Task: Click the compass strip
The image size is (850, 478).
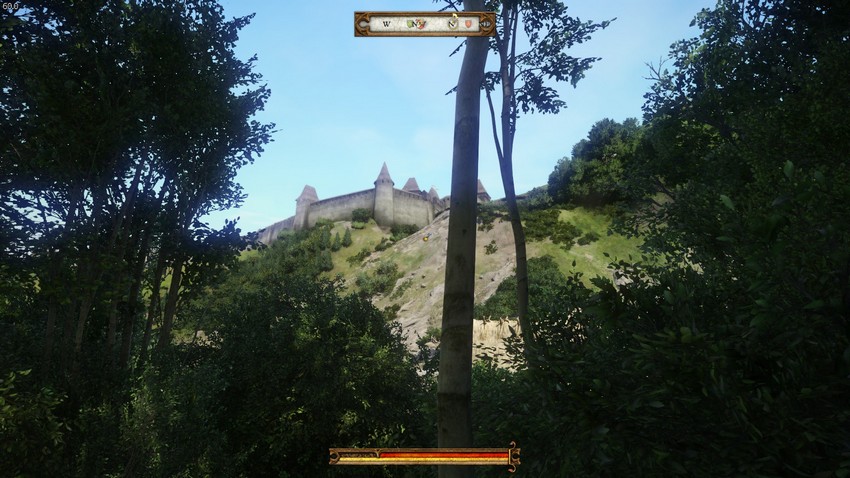Action: point(424,23)
